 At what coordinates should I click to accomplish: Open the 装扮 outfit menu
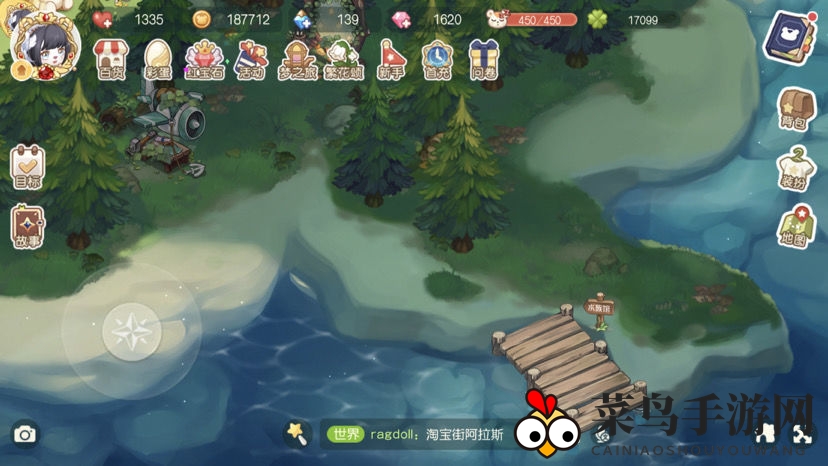(x=794, y=167)
